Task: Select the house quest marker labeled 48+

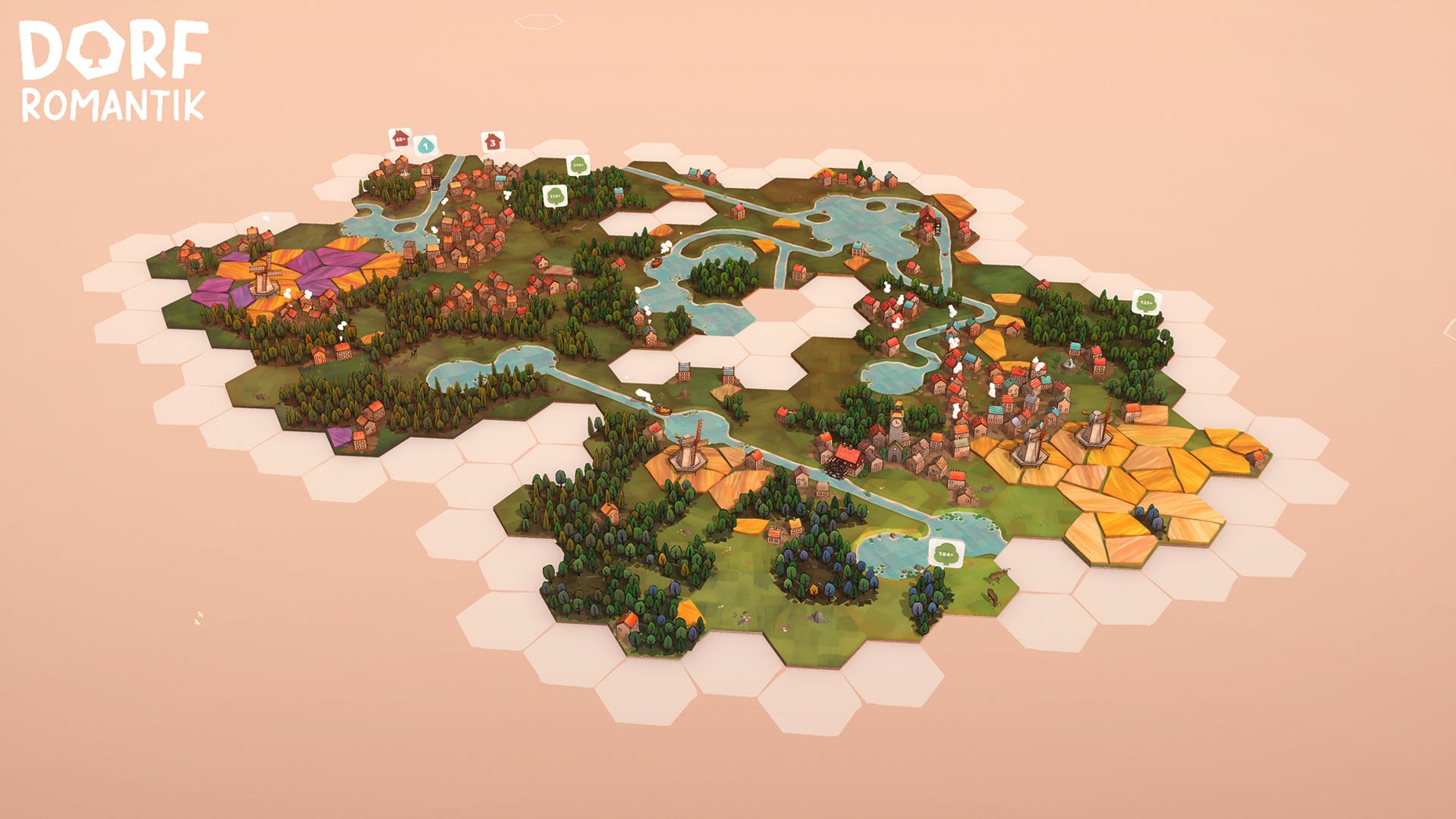Action: coord(400,139)
